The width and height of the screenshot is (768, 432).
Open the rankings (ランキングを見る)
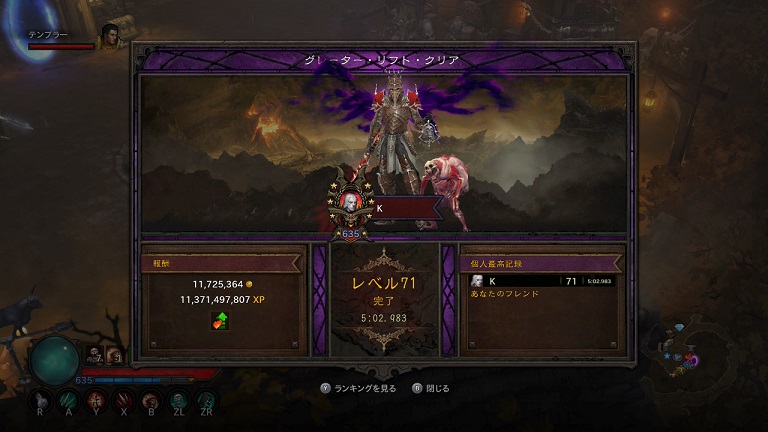(361, 388)
